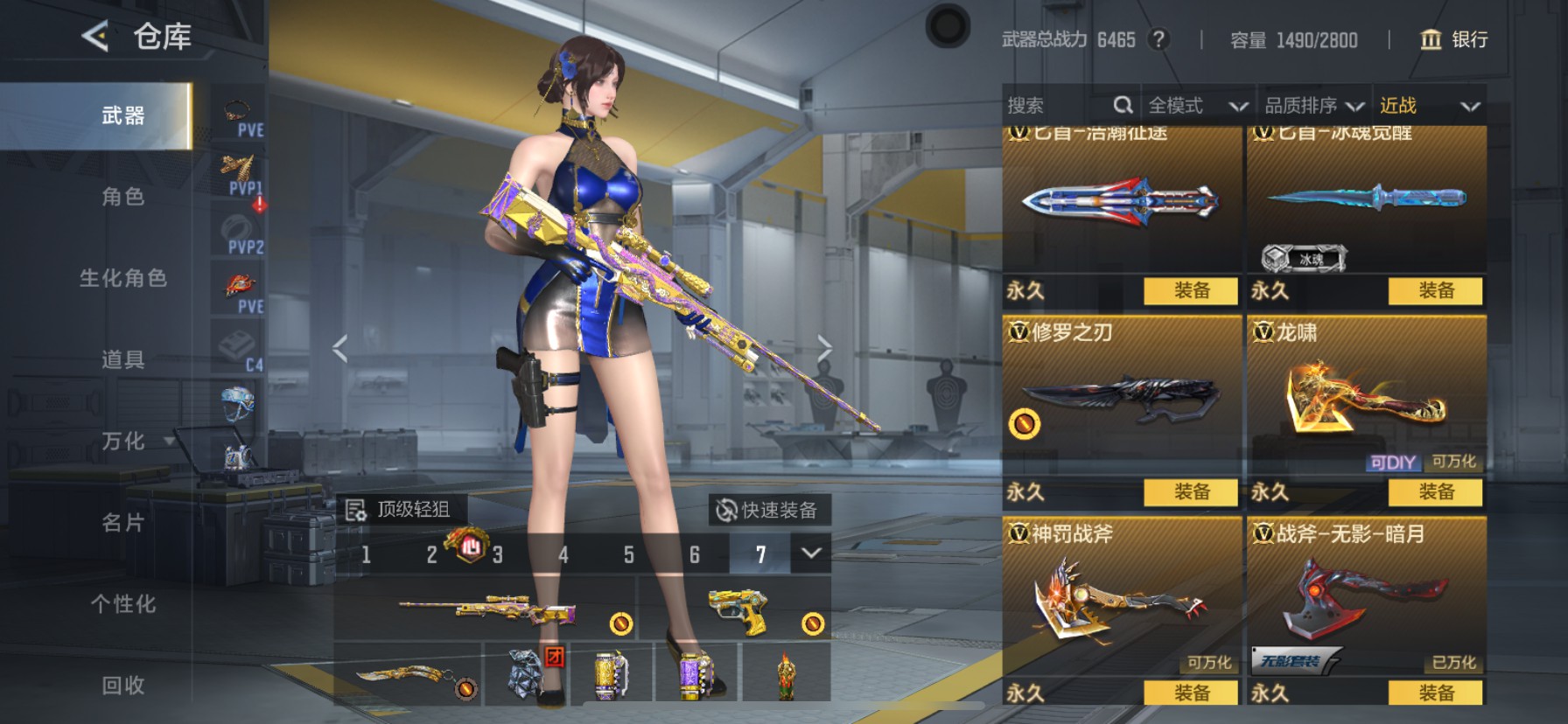This screenshot has height=724, width=1568.
Task: Equip the 龙啸 axe
Action: pyautogui.click(x=1435, y=492)
